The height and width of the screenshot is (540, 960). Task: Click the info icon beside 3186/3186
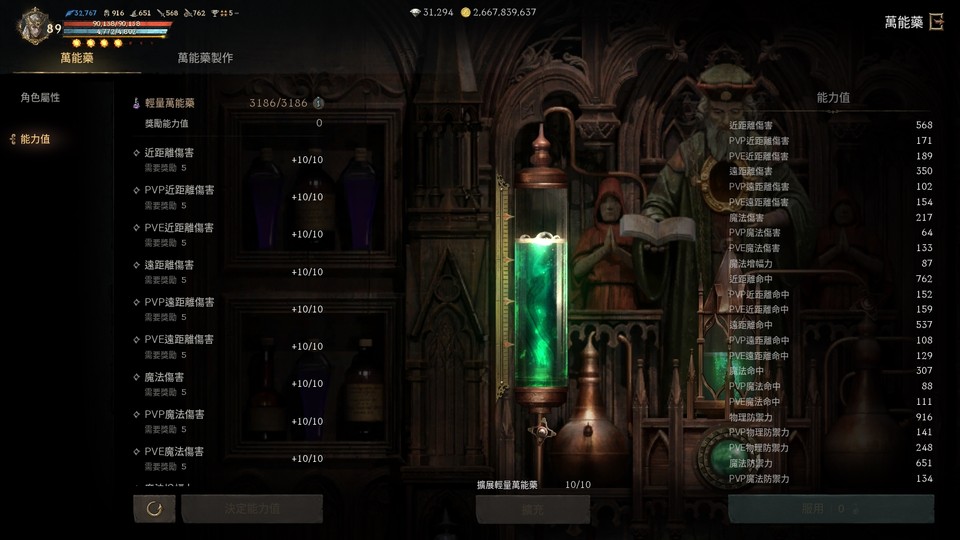(x=318, y=103)
